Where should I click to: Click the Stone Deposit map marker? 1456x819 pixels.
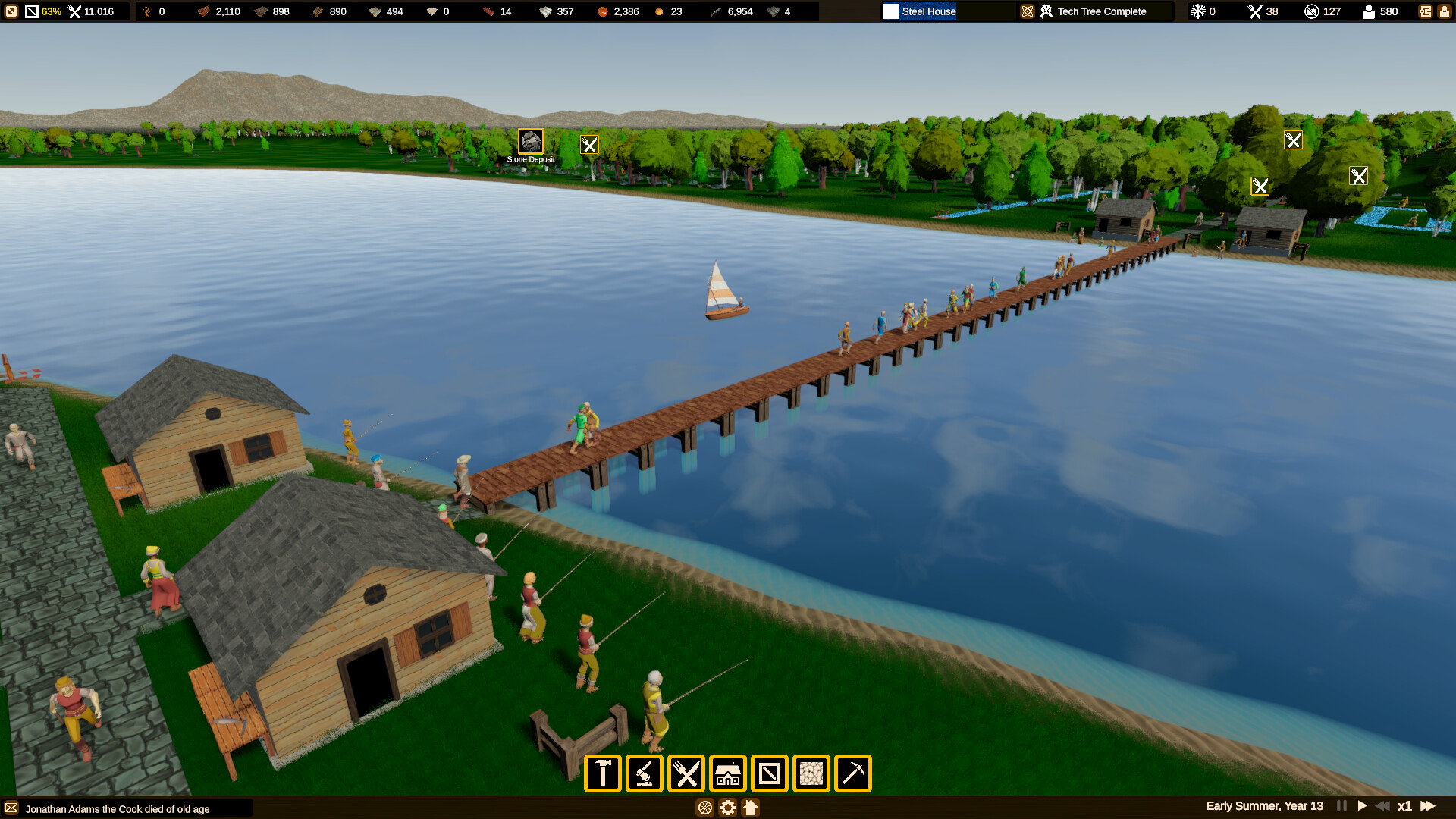[531, 140]
